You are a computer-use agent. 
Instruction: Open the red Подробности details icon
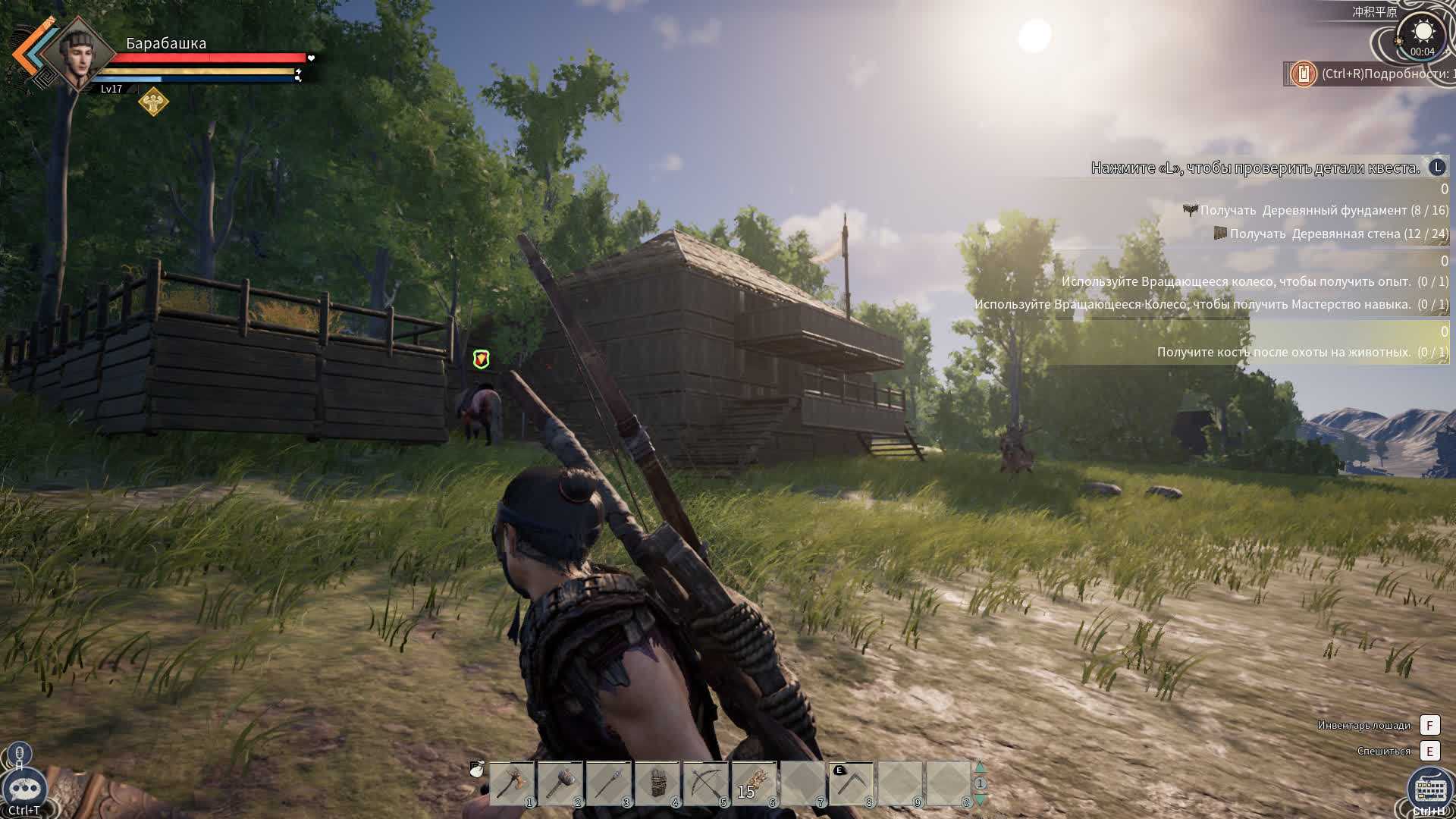pos(1304,74)
